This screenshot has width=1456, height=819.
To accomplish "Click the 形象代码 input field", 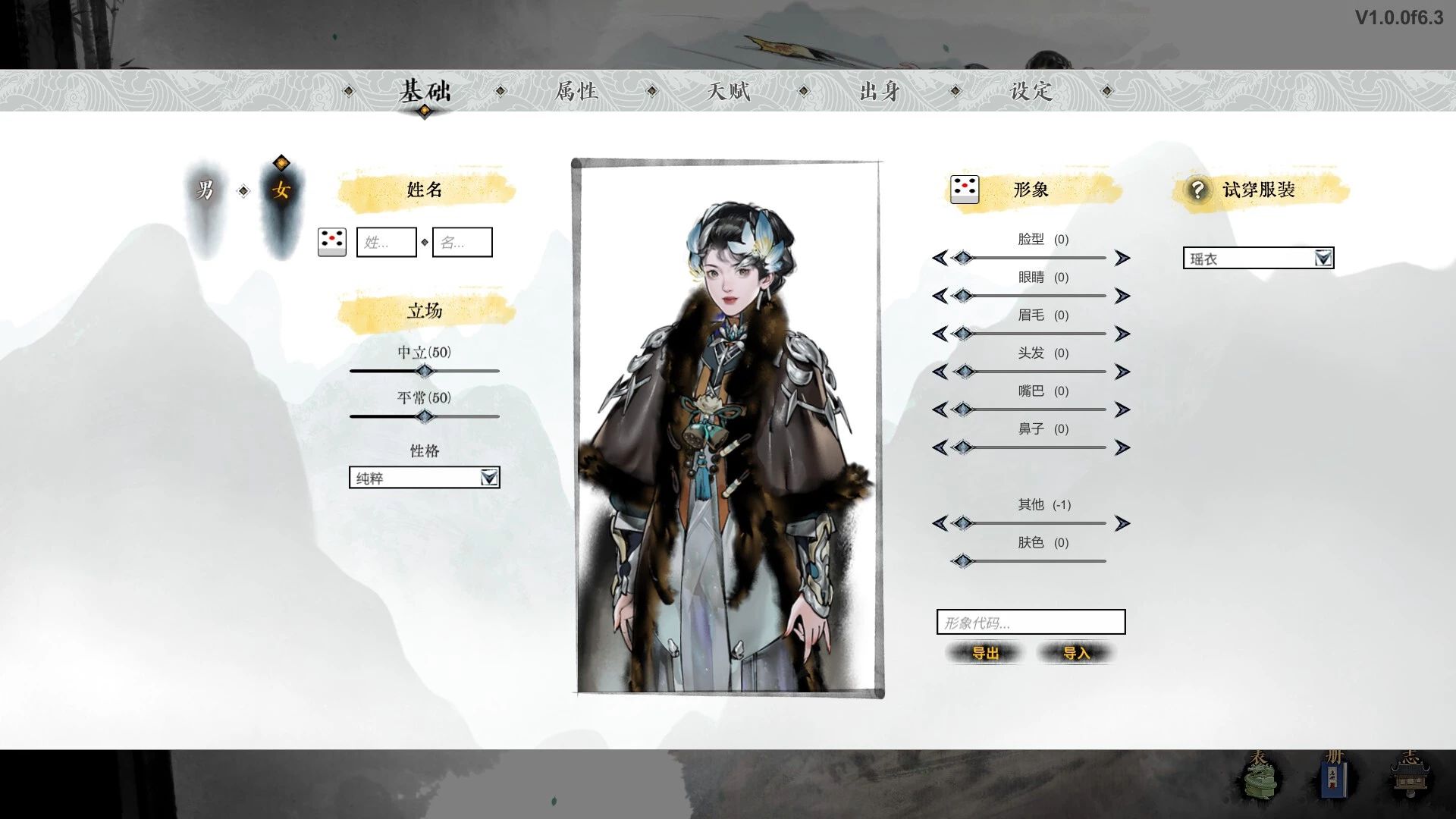I will 1031,623.
